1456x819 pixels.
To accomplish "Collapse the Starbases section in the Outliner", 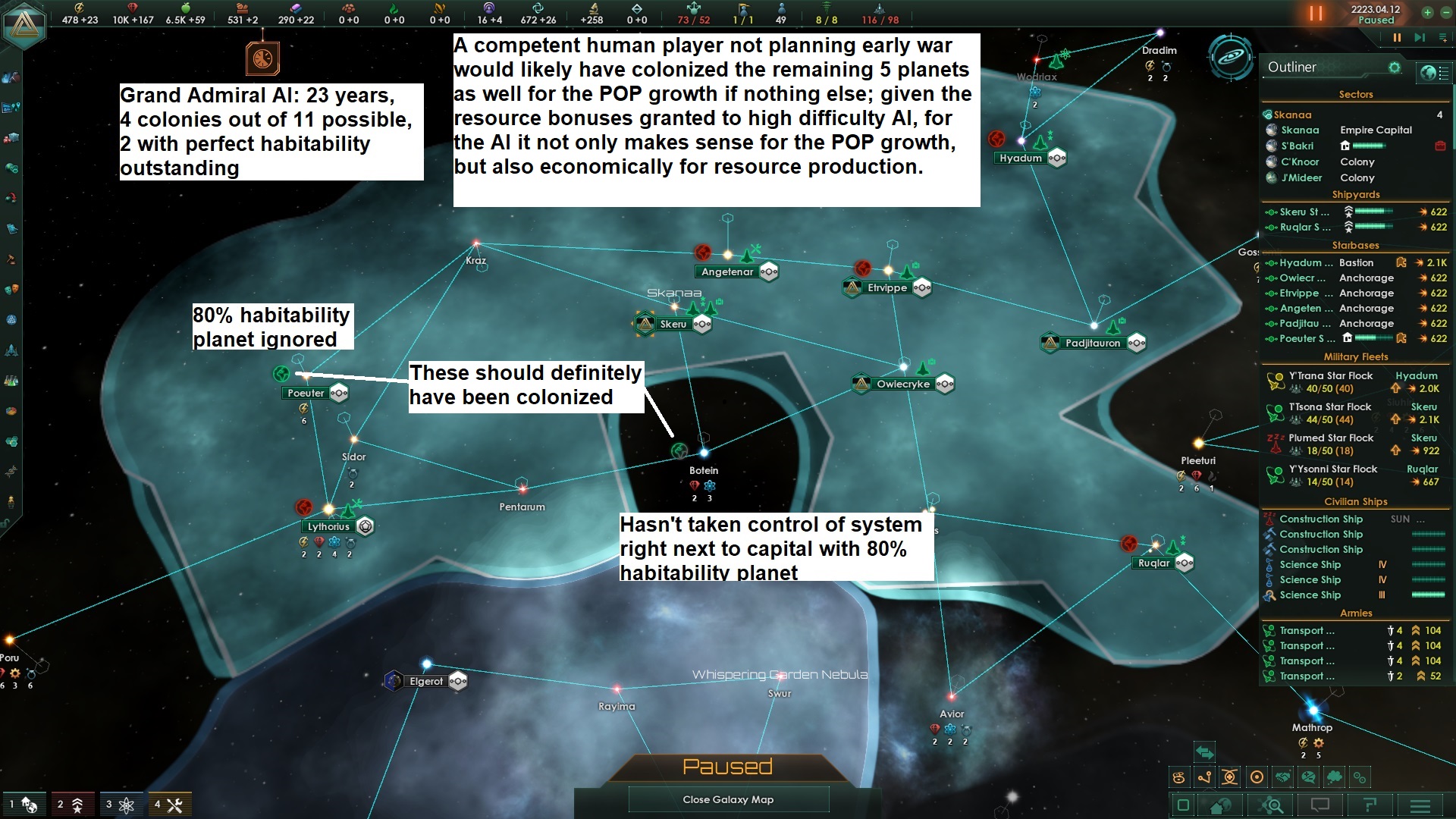I will tap(1356, 246).
